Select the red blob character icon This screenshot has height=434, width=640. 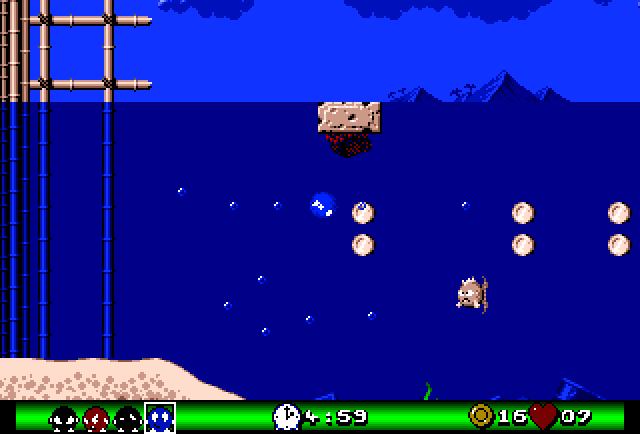click(95, 417)
